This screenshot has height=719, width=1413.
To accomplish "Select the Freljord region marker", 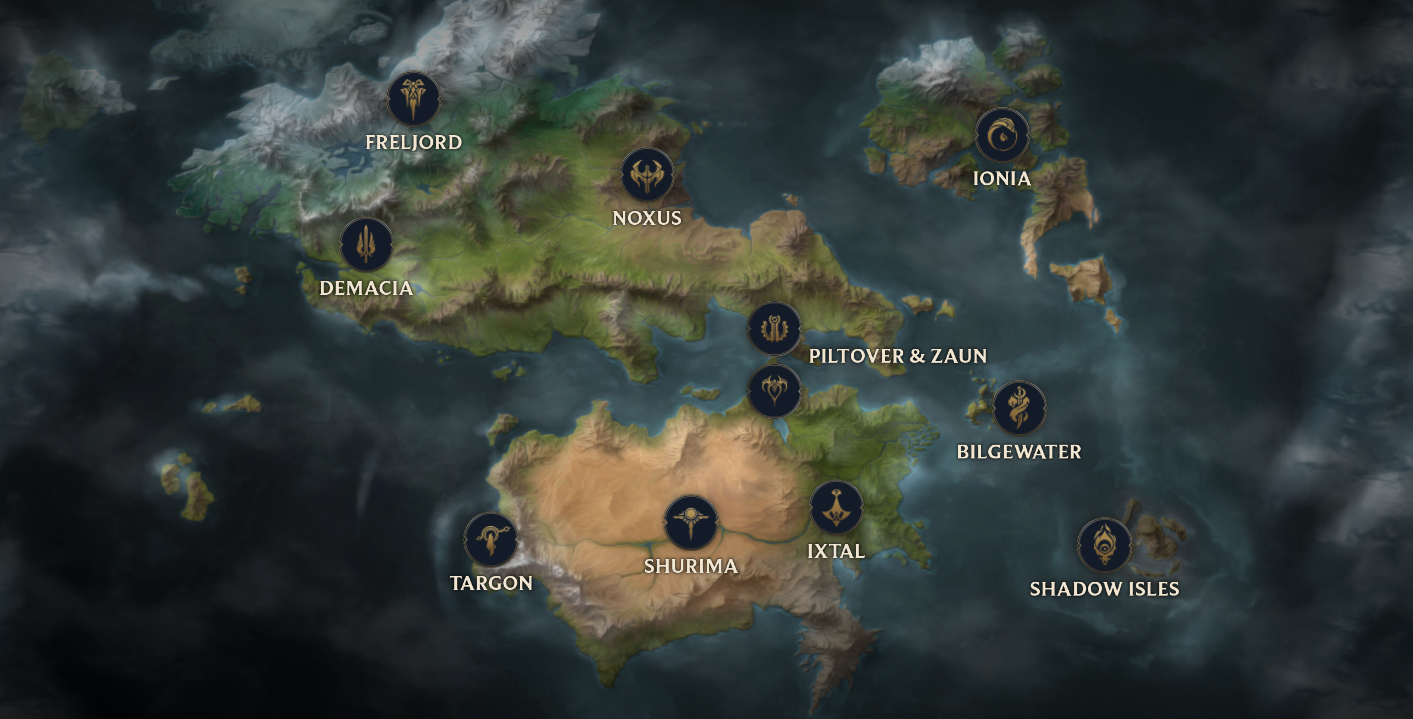I will [413, 98].
